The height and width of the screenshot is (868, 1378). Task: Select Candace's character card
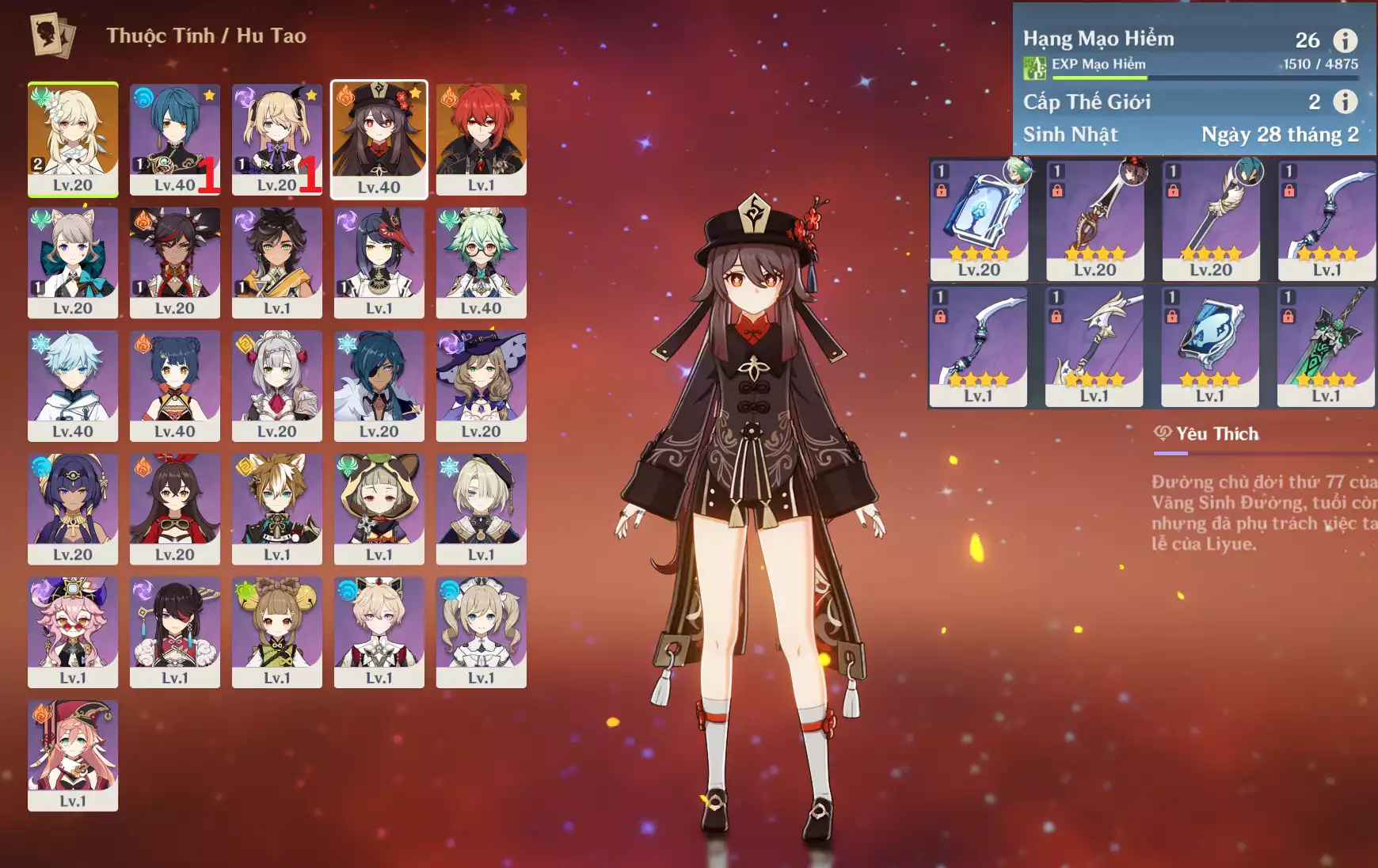point(73,508)
